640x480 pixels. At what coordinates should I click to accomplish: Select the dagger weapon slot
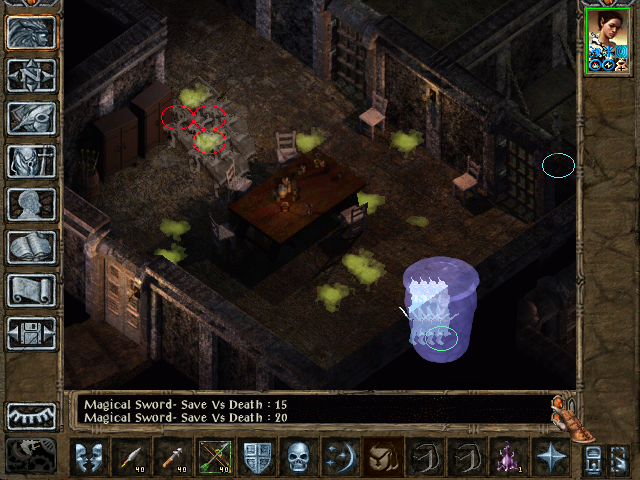[x=131, y=458]
